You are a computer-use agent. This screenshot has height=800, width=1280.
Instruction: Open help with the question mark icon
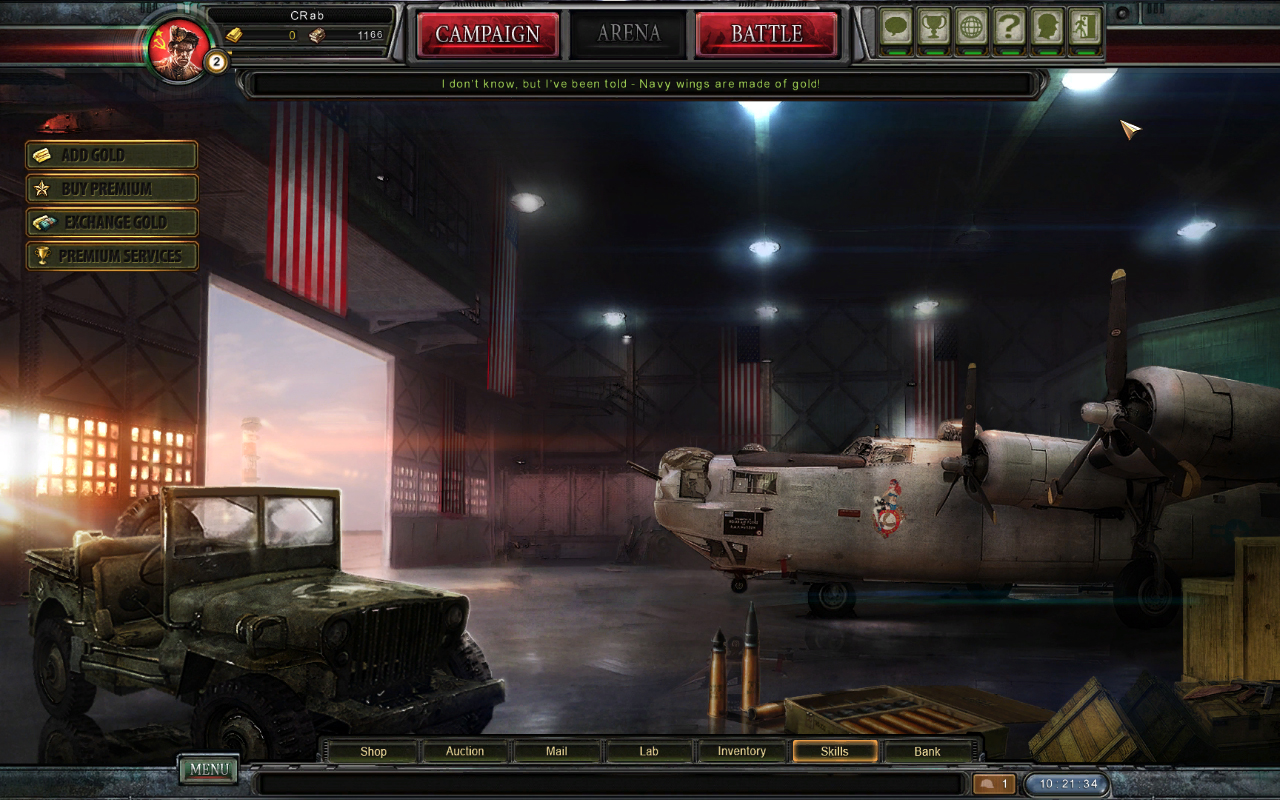pos(1009,27)
